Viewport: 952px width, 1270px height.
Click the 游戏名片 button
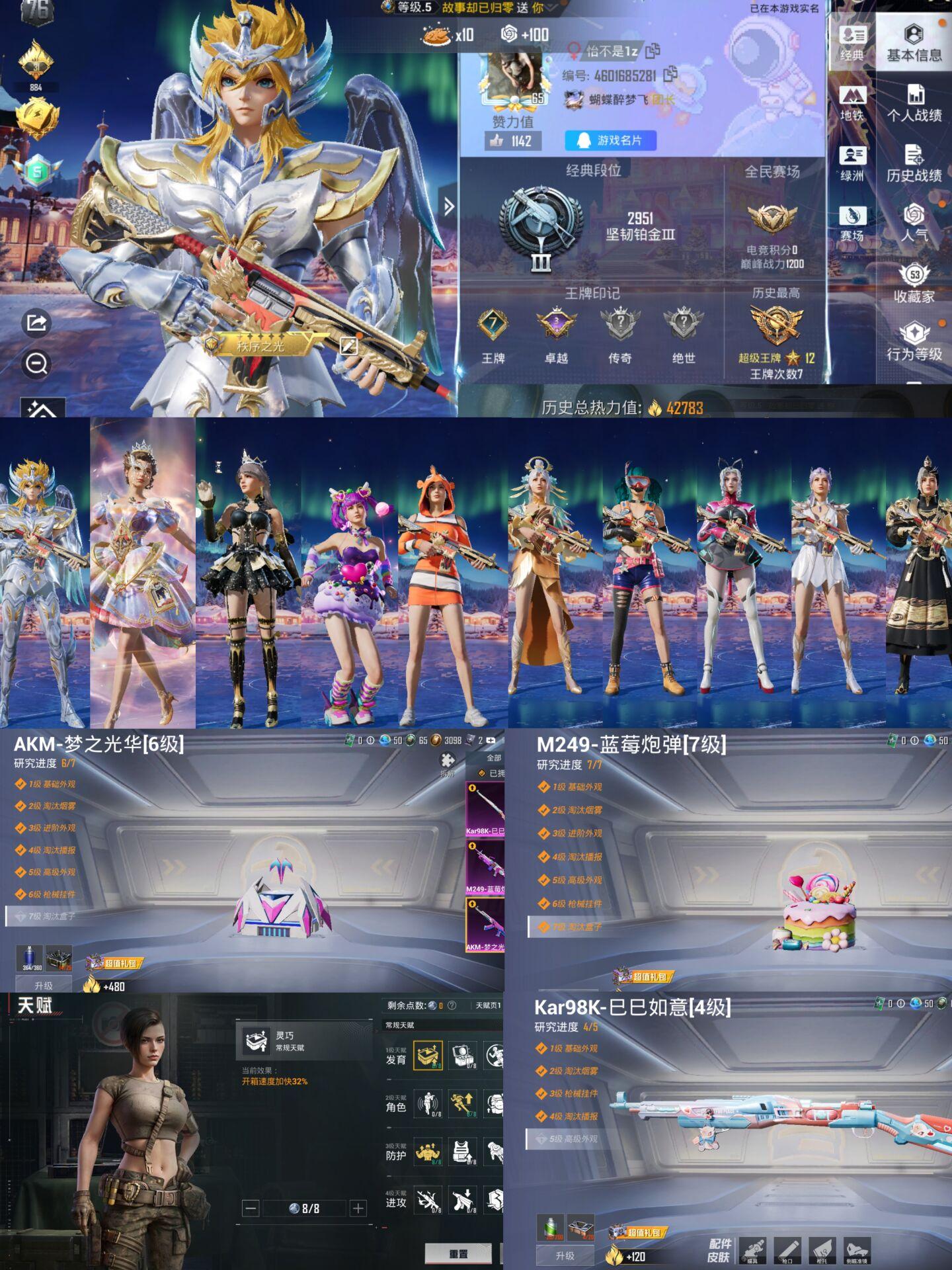pos(611,140)
